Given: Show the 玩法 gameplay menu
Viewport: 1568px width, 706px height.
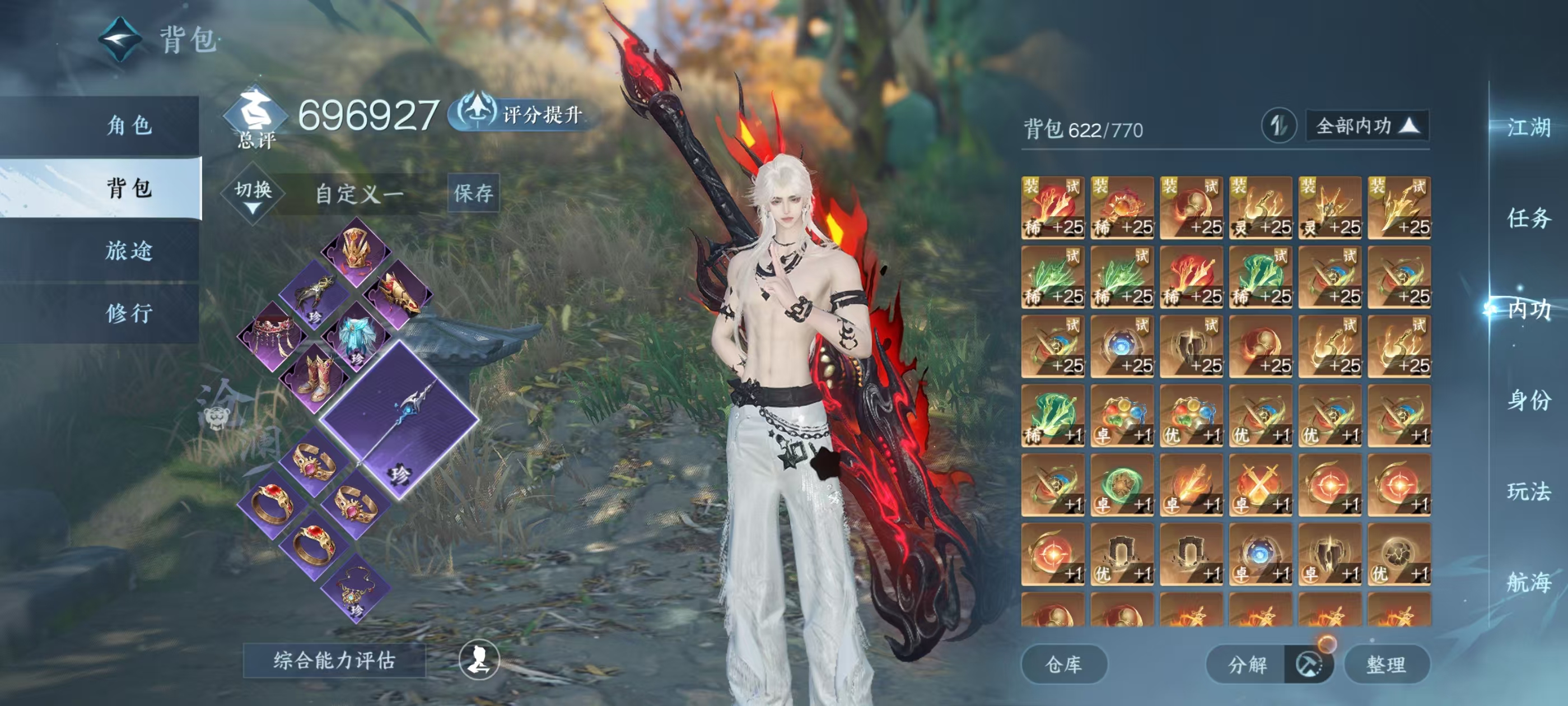Looking at the screenshot, I should point(1528,491).
